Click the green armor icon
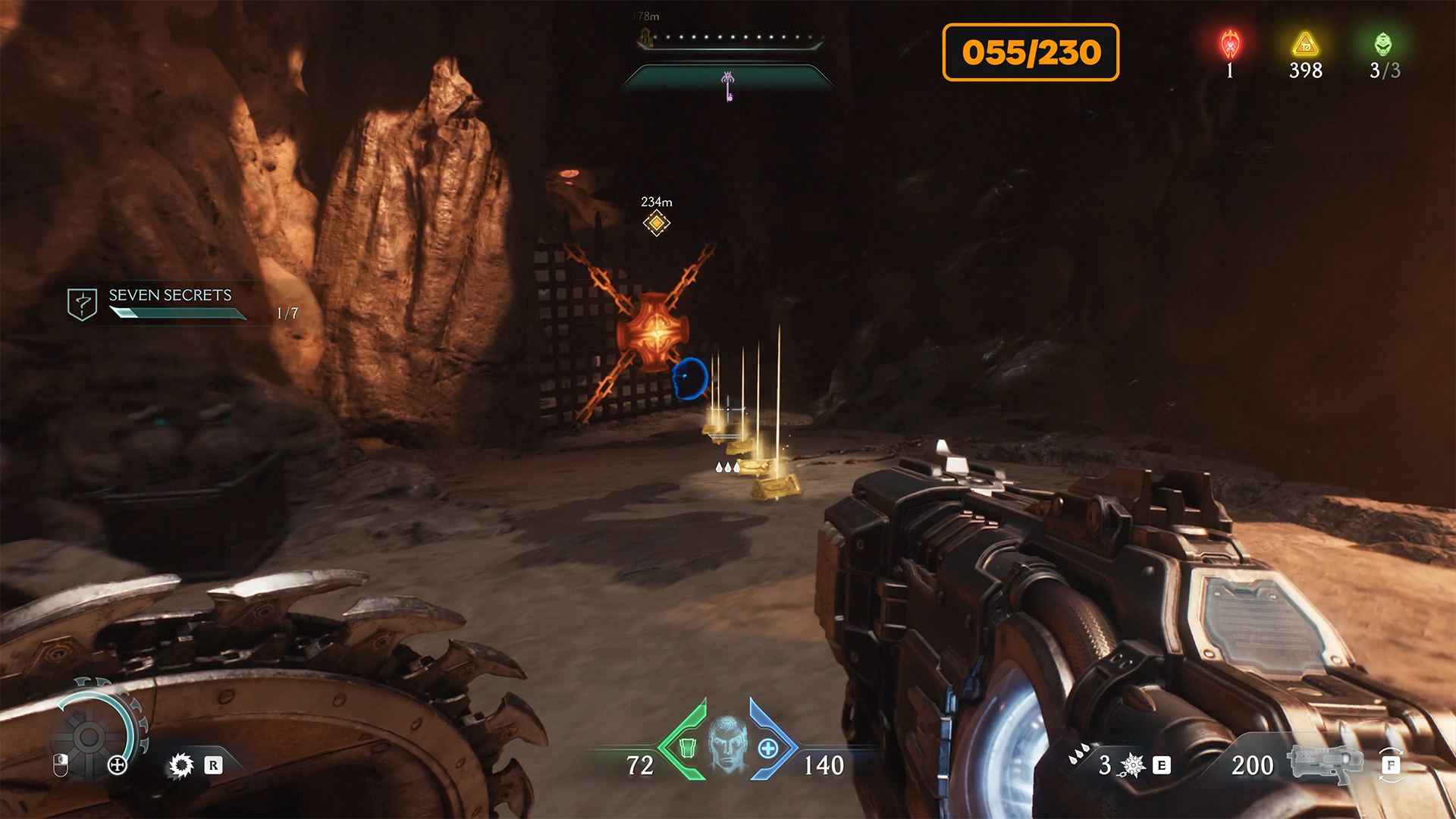Screen dimensions: 1456x819 pos(687,748)
